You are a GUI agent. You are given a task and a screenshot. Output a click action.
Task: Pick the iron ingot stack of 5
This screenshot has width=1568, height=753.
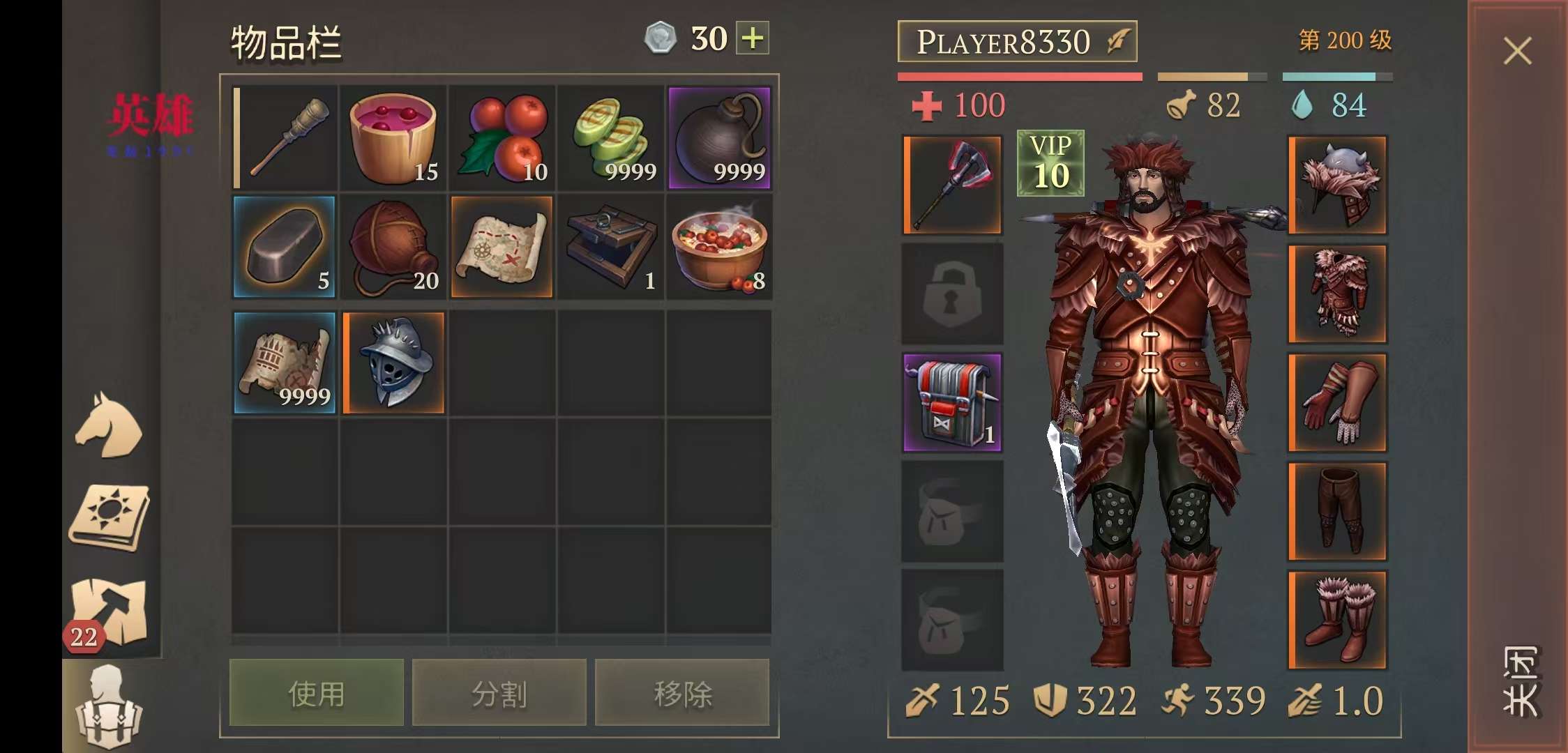pyautogui.click(x=285, y=247)
